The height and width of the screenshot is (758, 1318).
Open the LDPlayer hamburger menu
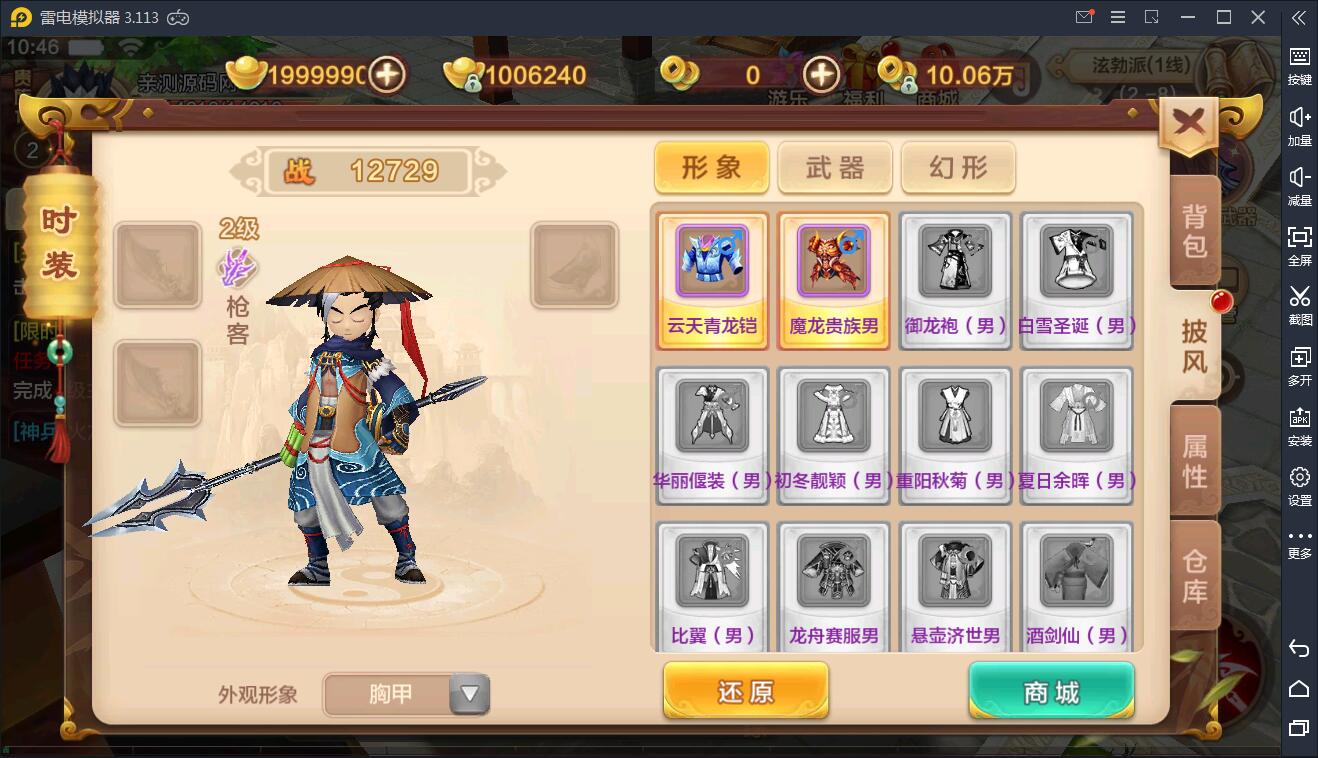click(x=1117, y=17)
